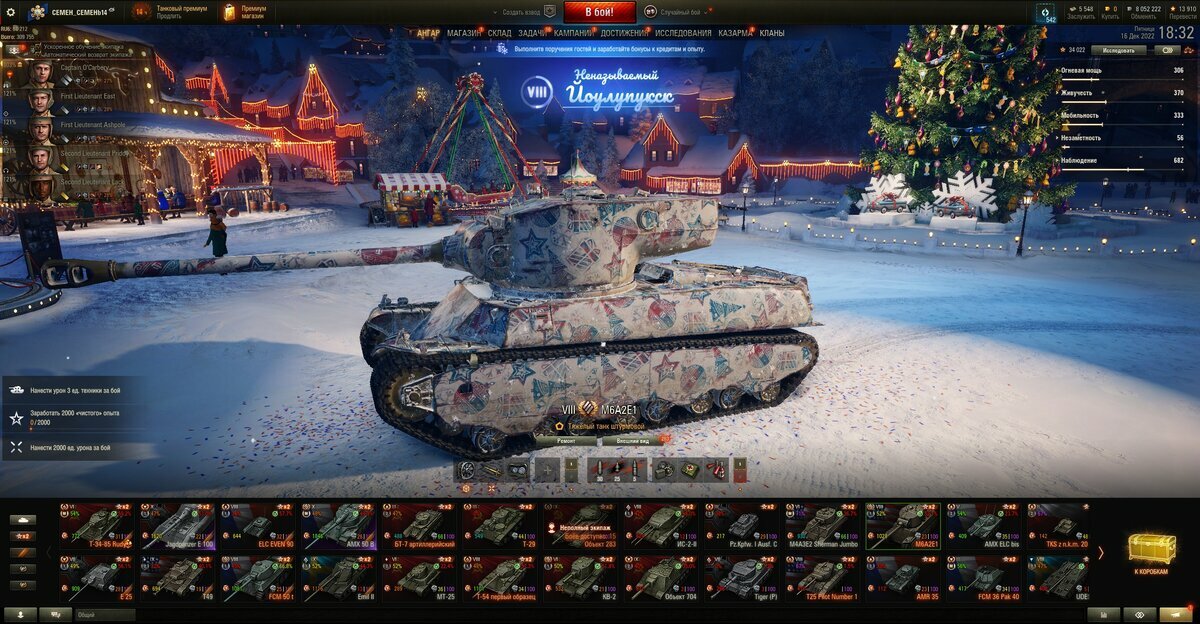
Task: Start battle with the red «В бой!» button
Action: pos(599,12)
